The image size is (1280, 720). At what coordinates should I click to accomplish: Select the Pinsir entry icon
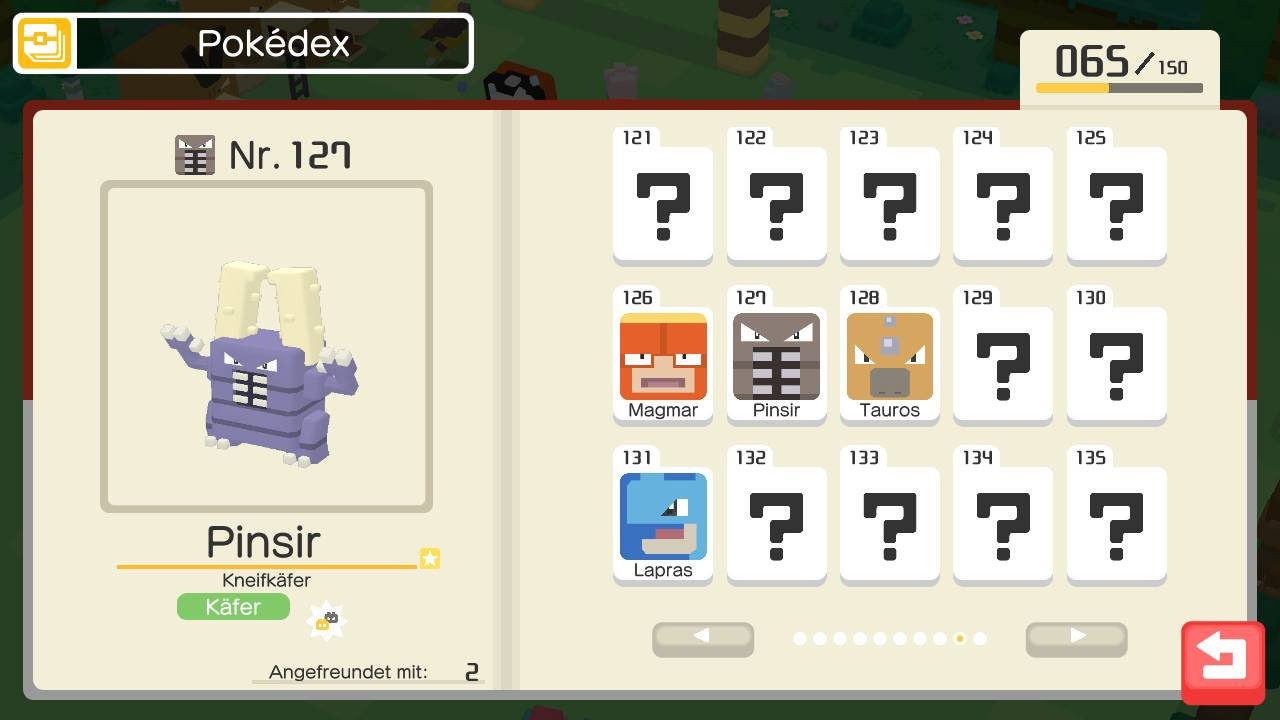(776, 355)
